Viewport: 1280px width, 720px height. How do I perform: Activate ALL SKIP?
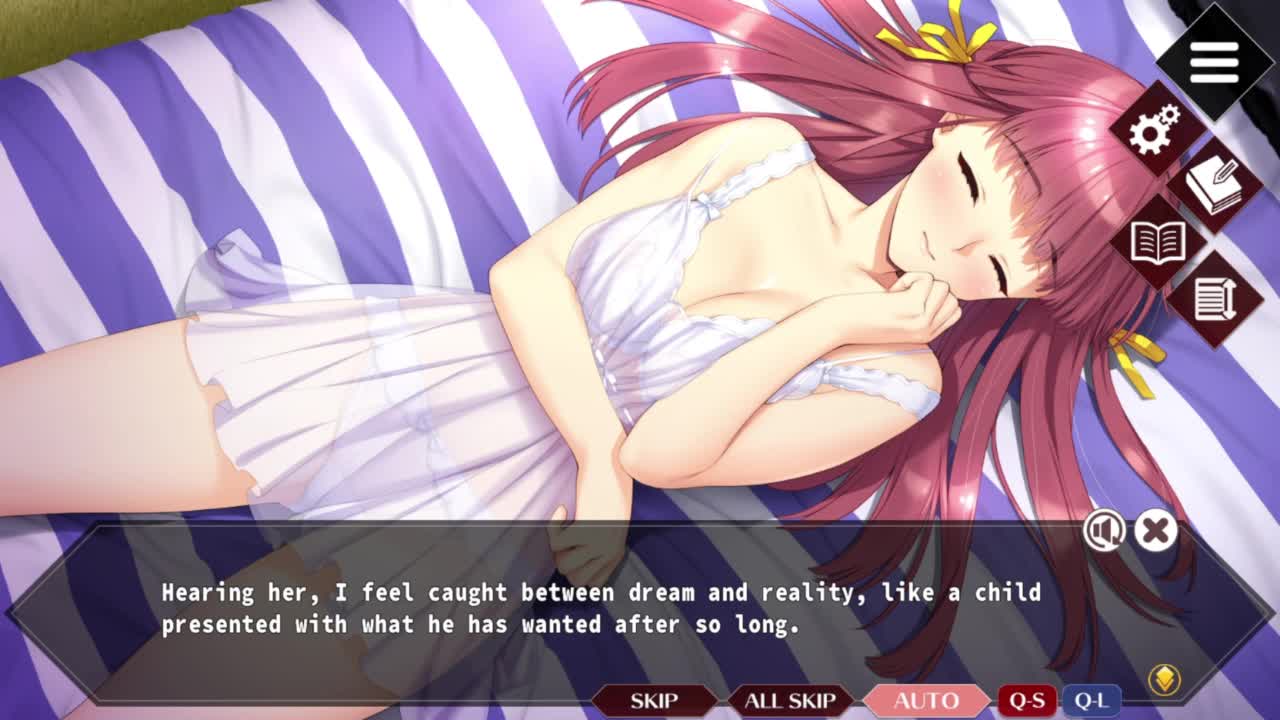(x=790, y=701)
